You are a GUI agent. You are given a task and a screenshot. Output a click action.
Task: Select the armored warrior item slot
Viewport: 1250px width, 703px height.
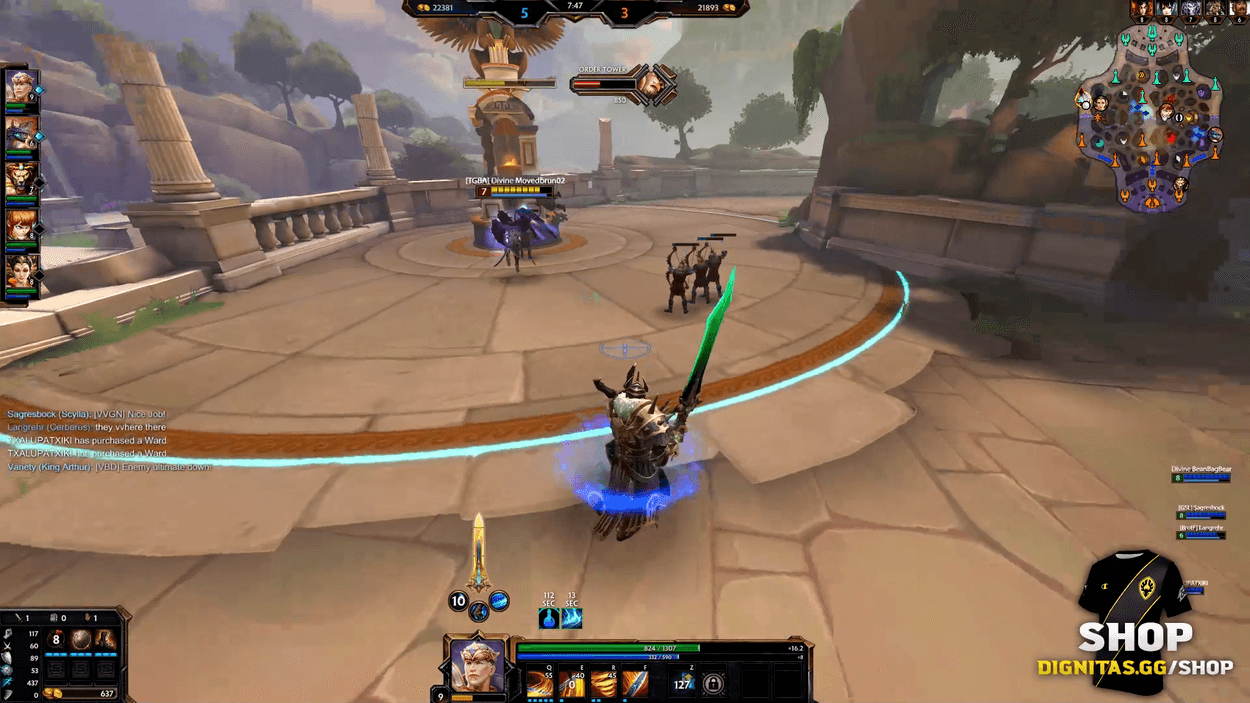[105, 640]
